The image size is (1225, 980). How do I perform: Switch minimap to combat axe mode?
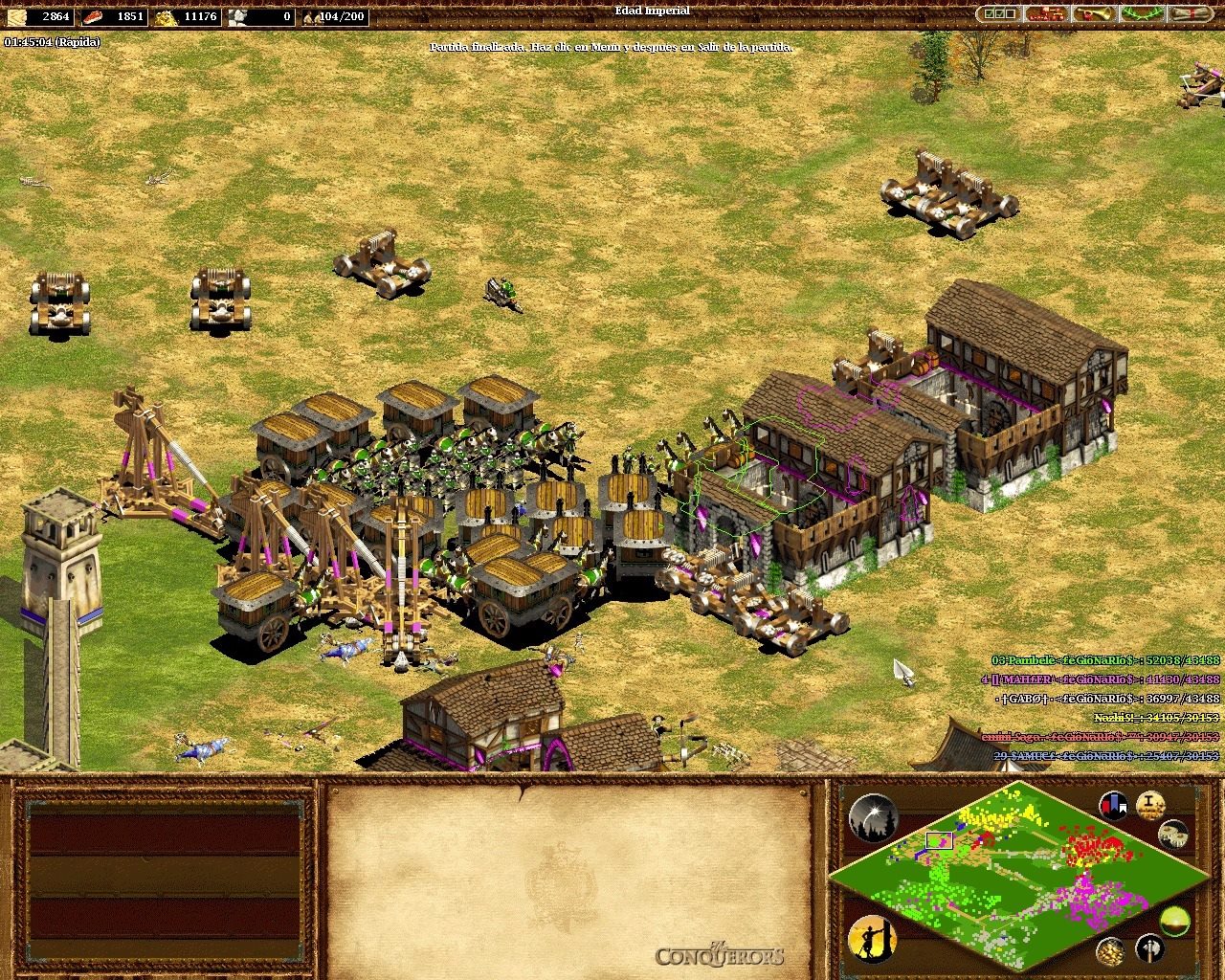point(1149,948)
